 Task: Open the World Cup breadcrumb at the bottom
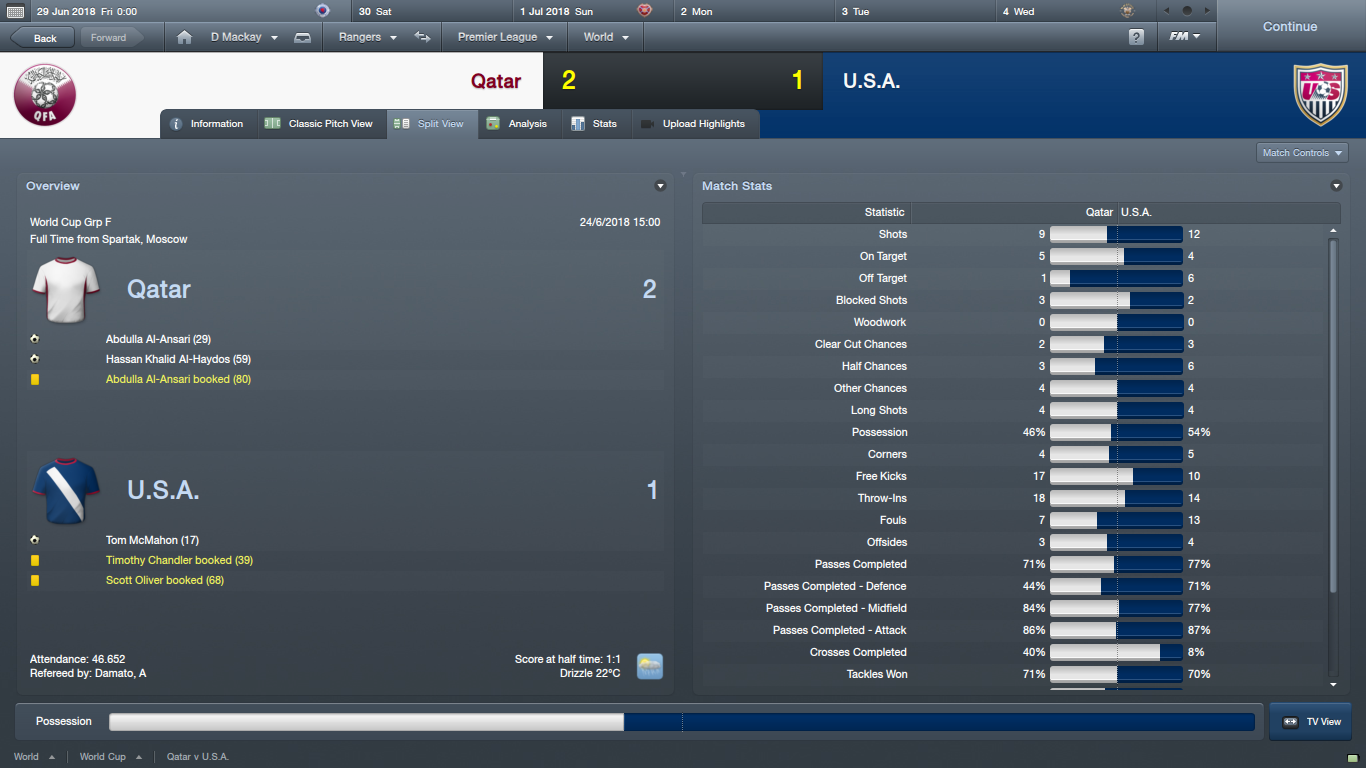(103, 757)
